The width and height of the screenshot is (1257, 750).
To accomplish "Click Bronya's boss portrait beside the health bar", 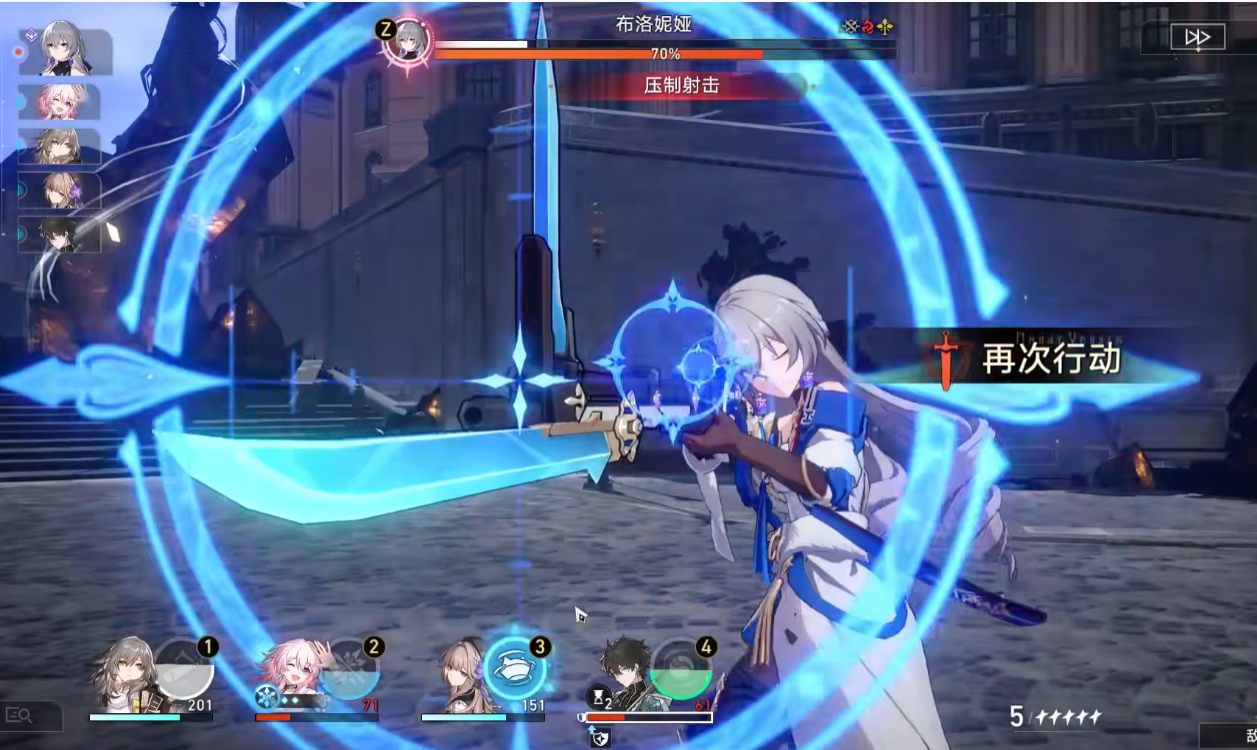I will click(407, 41).
